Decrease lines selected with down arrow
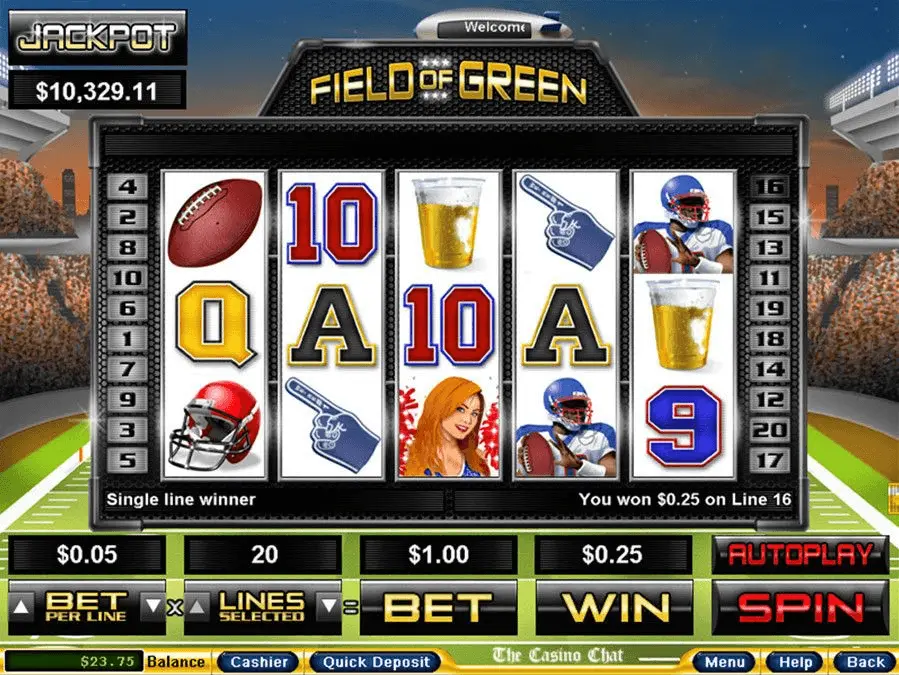Image resolution: width=899 pixels, height=675 pixels. [x=327, y=606]
